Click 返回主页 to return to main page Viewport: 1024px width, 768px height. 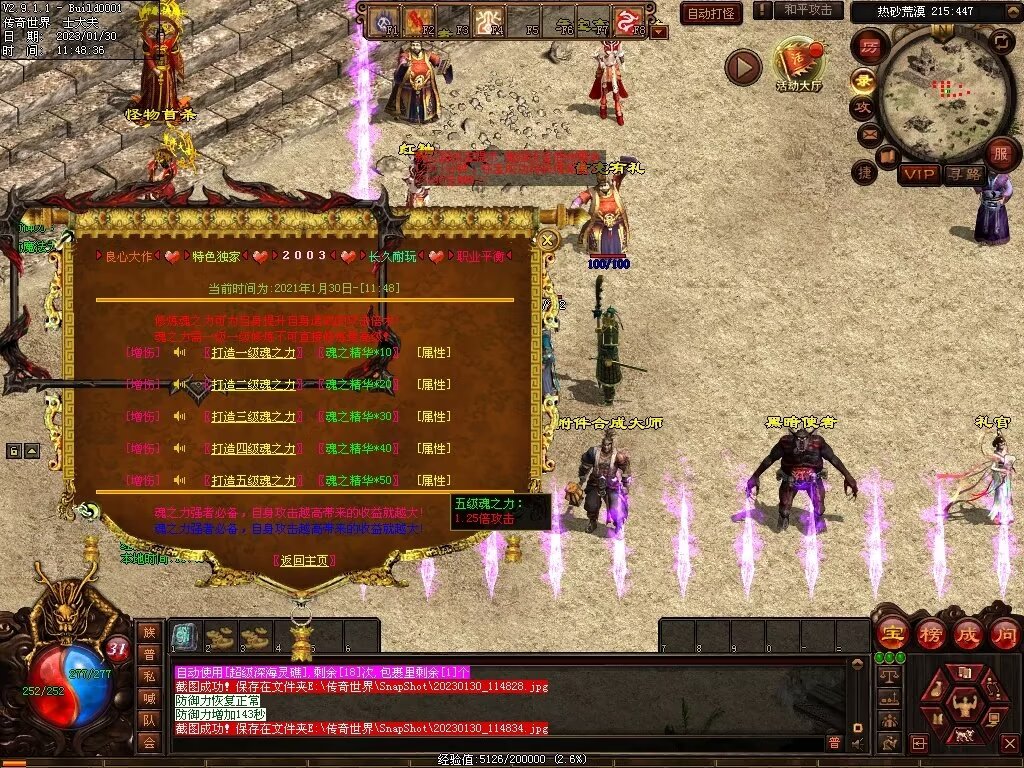coord(304,560)
